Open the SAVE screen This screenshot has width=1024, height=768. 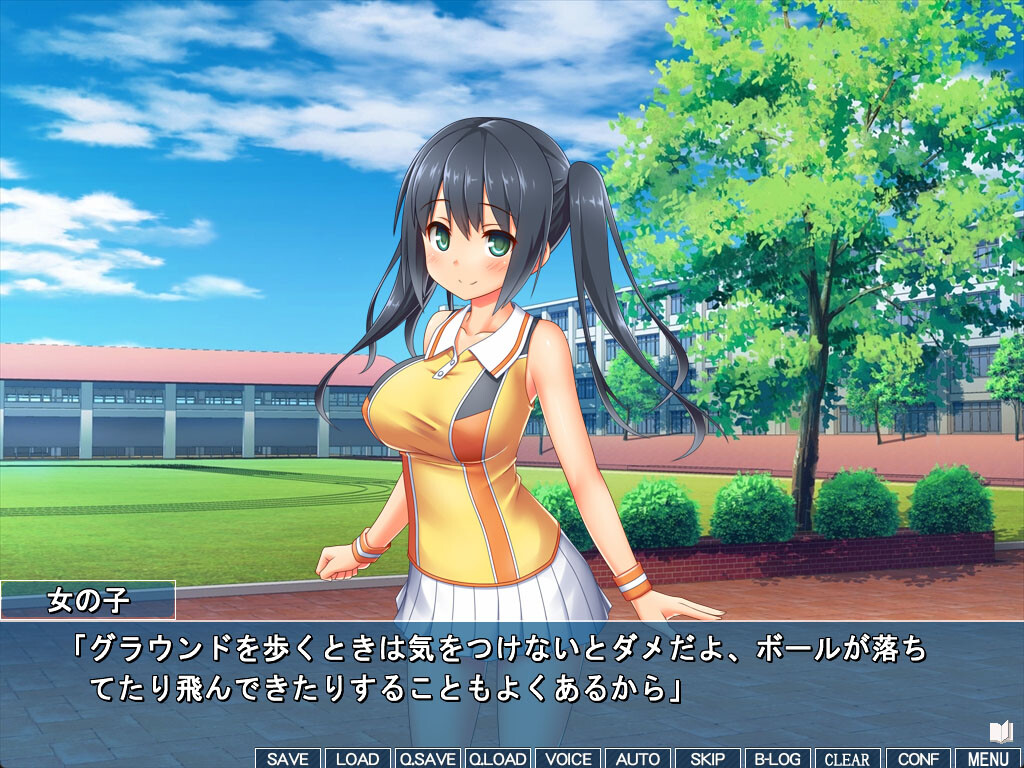click(x=288, y=759)
